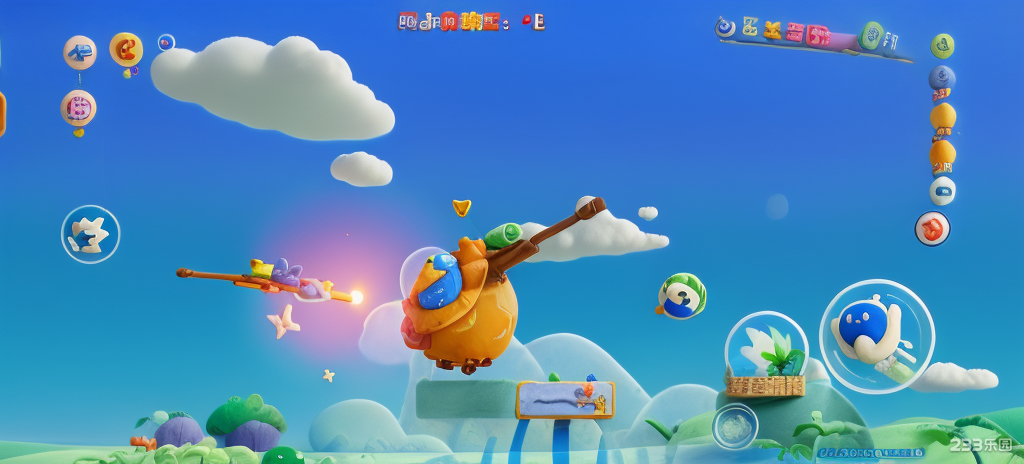Open the pink letter B balloon icon
The width and height of the screenshot is (1024, 464).
[78, 107]
